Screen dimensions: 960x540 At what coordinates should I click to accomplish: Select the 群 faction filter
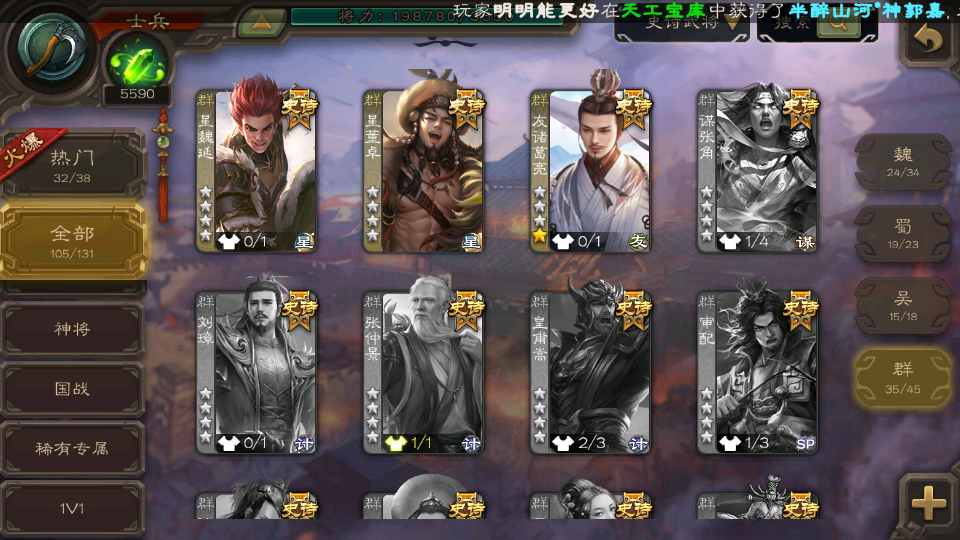pyautogui.click(x=902, y=377)
